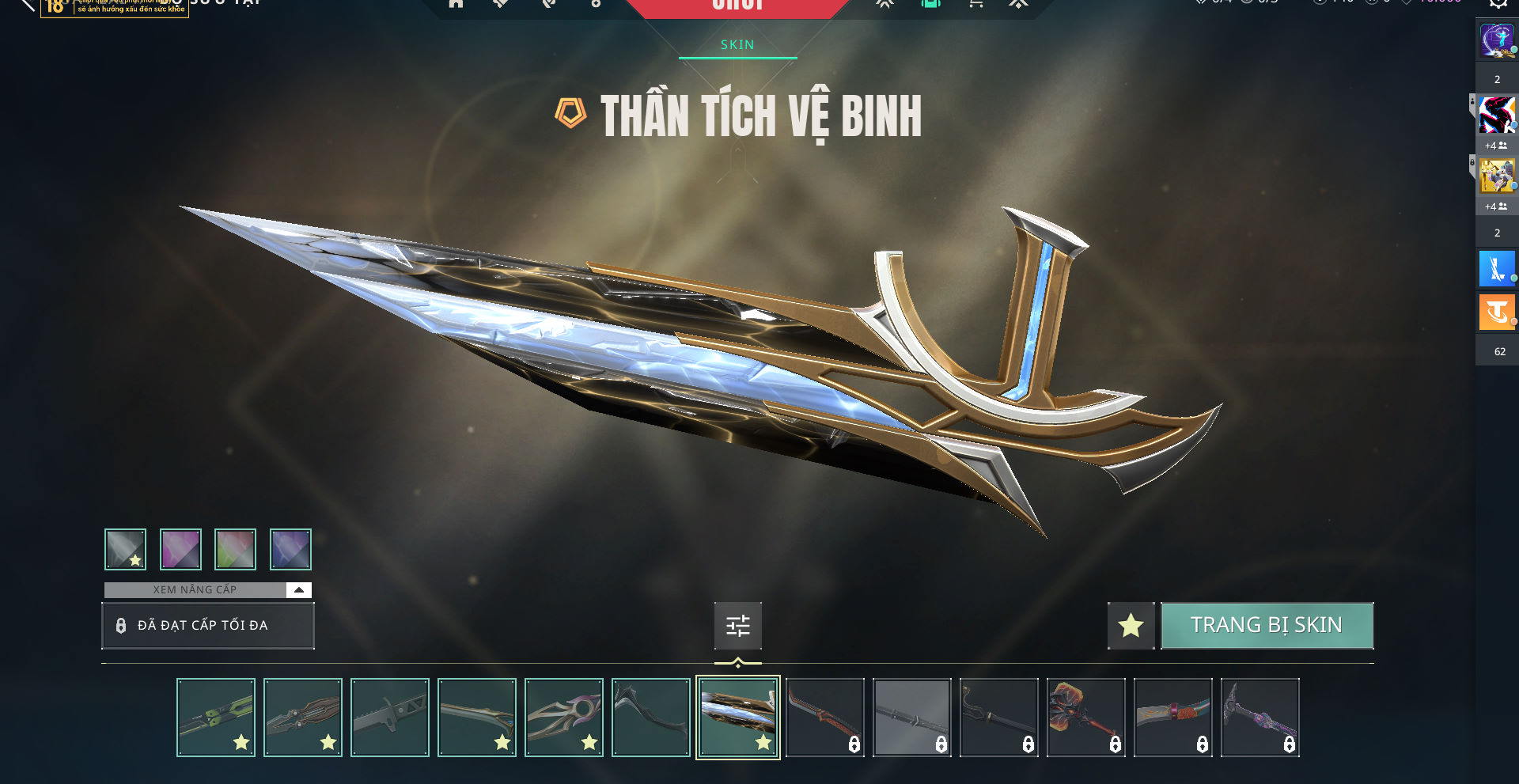The height and width of the screenshot is (784, 1519).
Task: Pick the green and red color variant
Action: [235, 549]
